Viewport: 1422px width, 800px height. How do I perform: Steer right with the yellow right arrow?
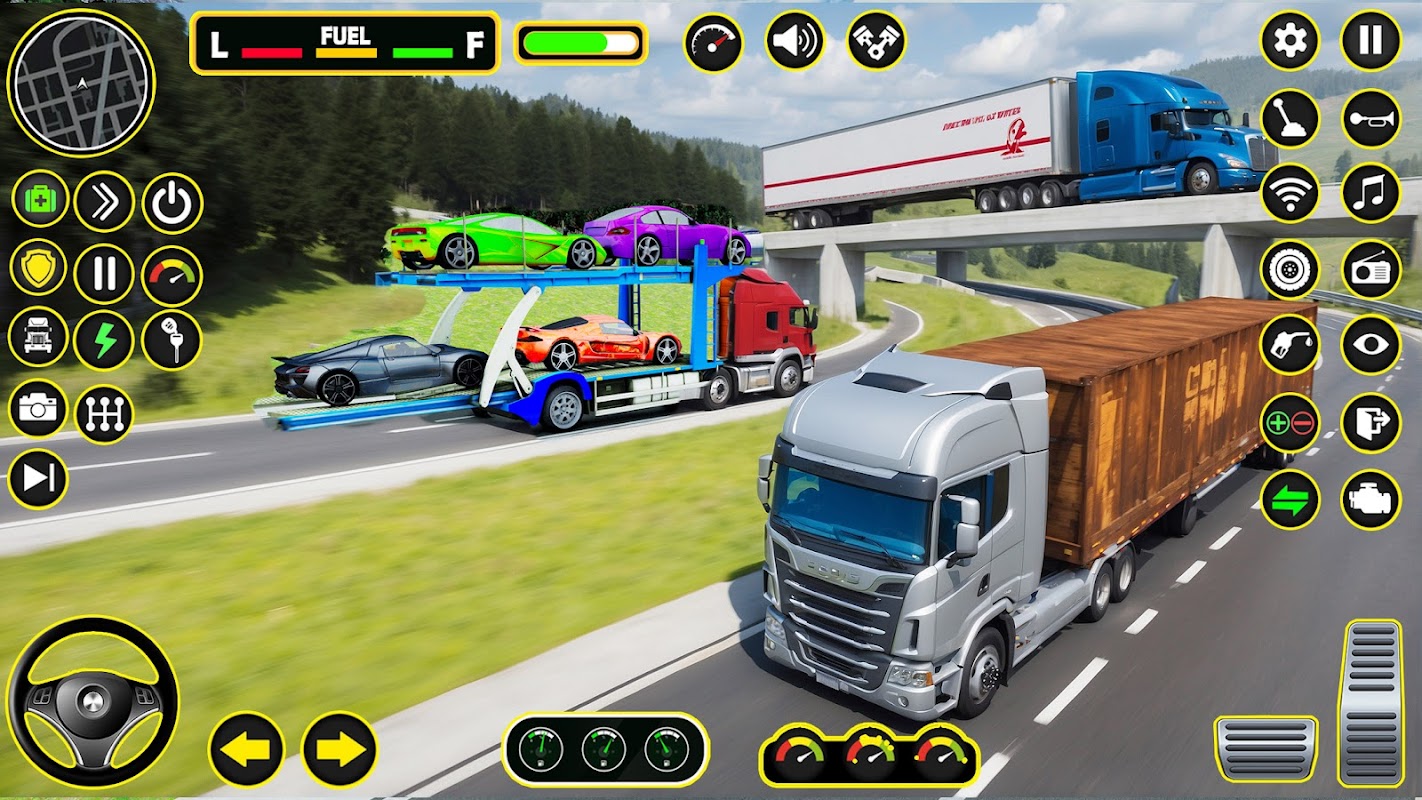click(339, 749)
